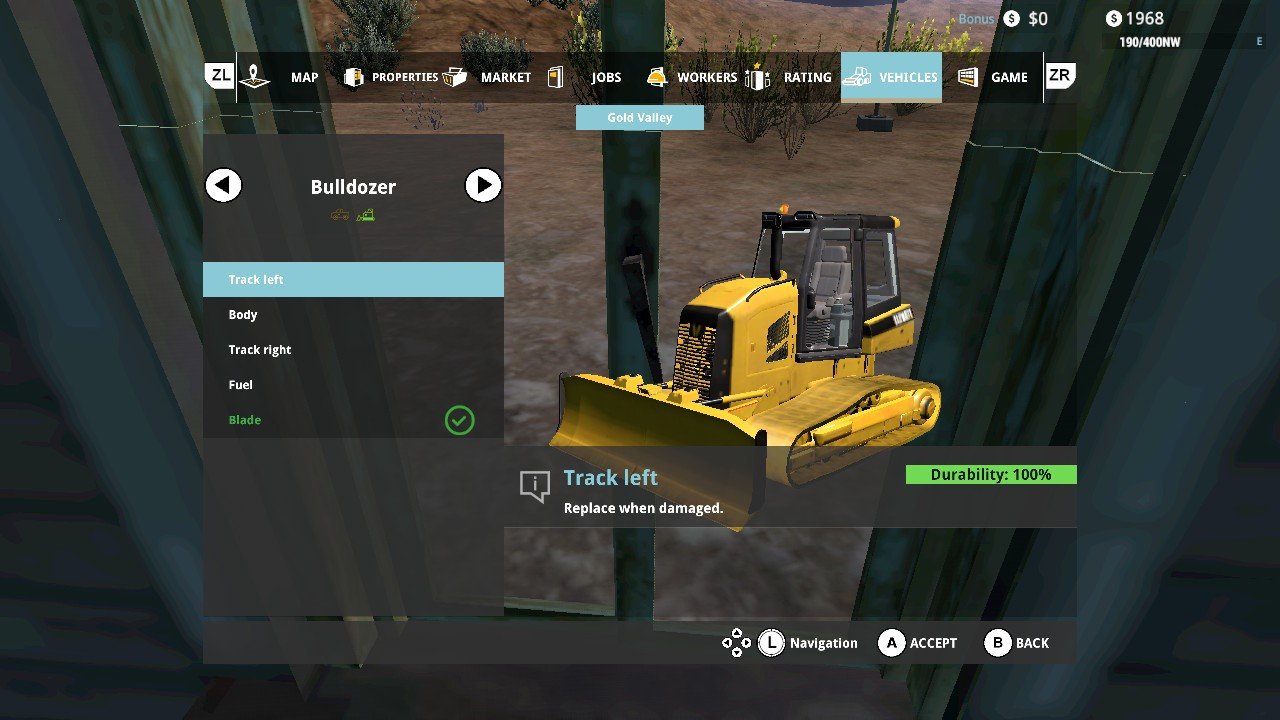Open the Jobs booklet icon
1280x720 pixels.
click(556, 77)
